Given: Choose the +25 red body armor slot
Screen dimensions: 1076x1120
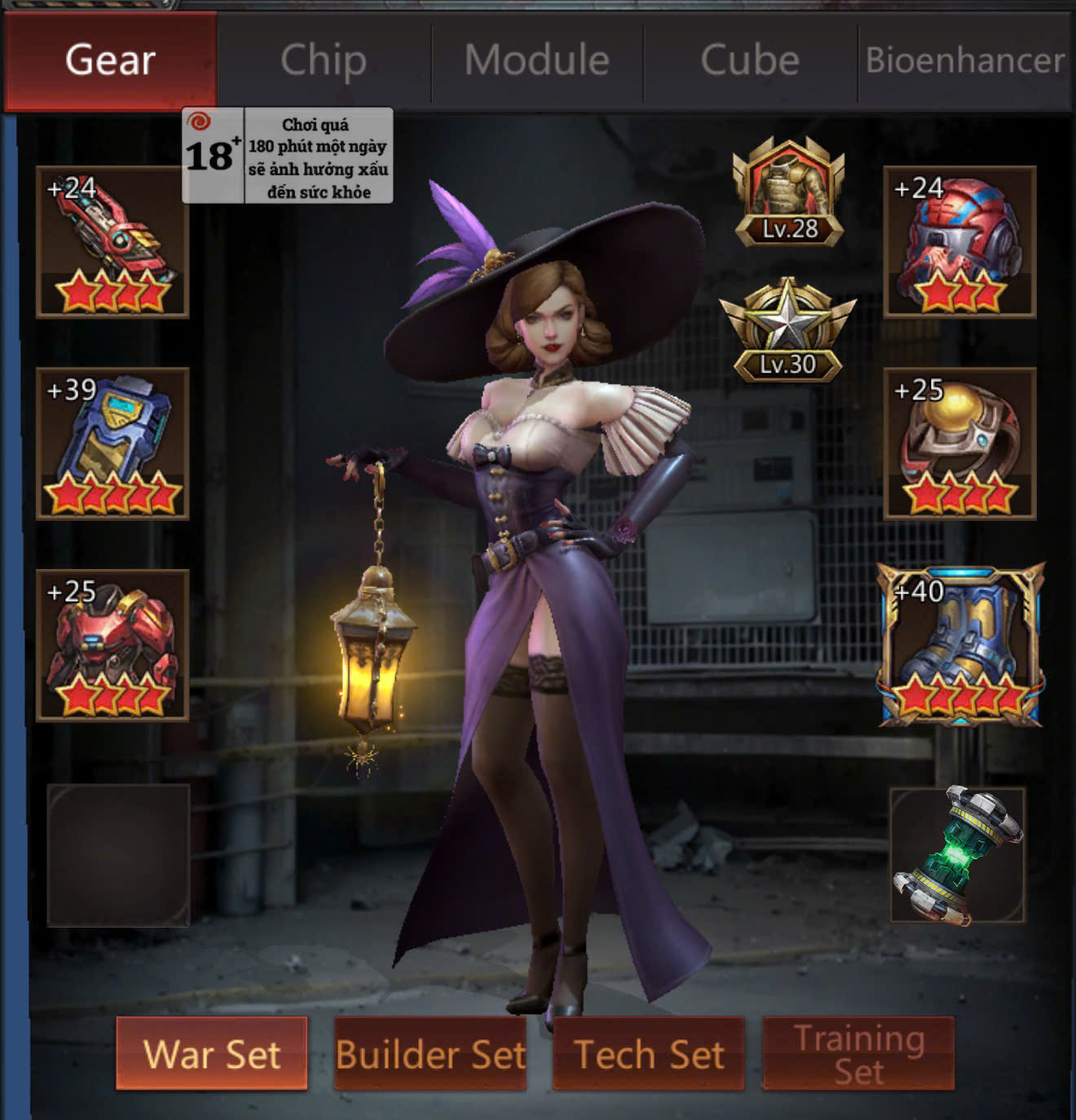Looking at the screenshot, I should click(112, 646).
